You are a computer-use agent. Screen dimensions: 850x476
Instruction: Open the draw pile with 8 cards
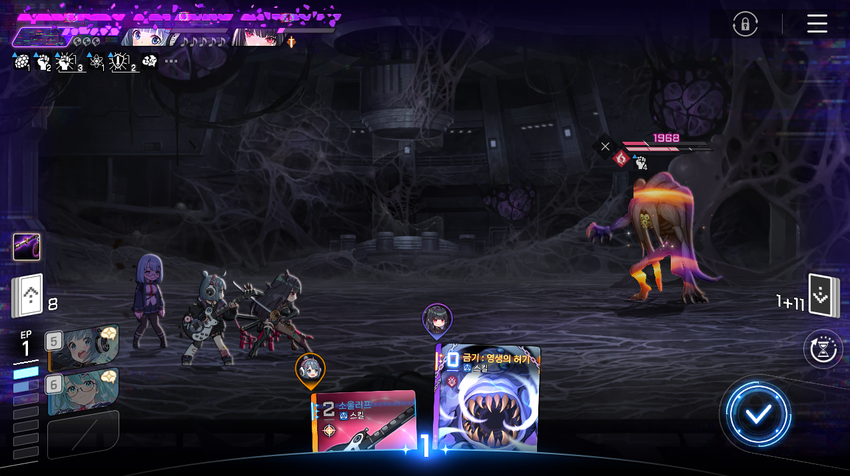(28, 295)
